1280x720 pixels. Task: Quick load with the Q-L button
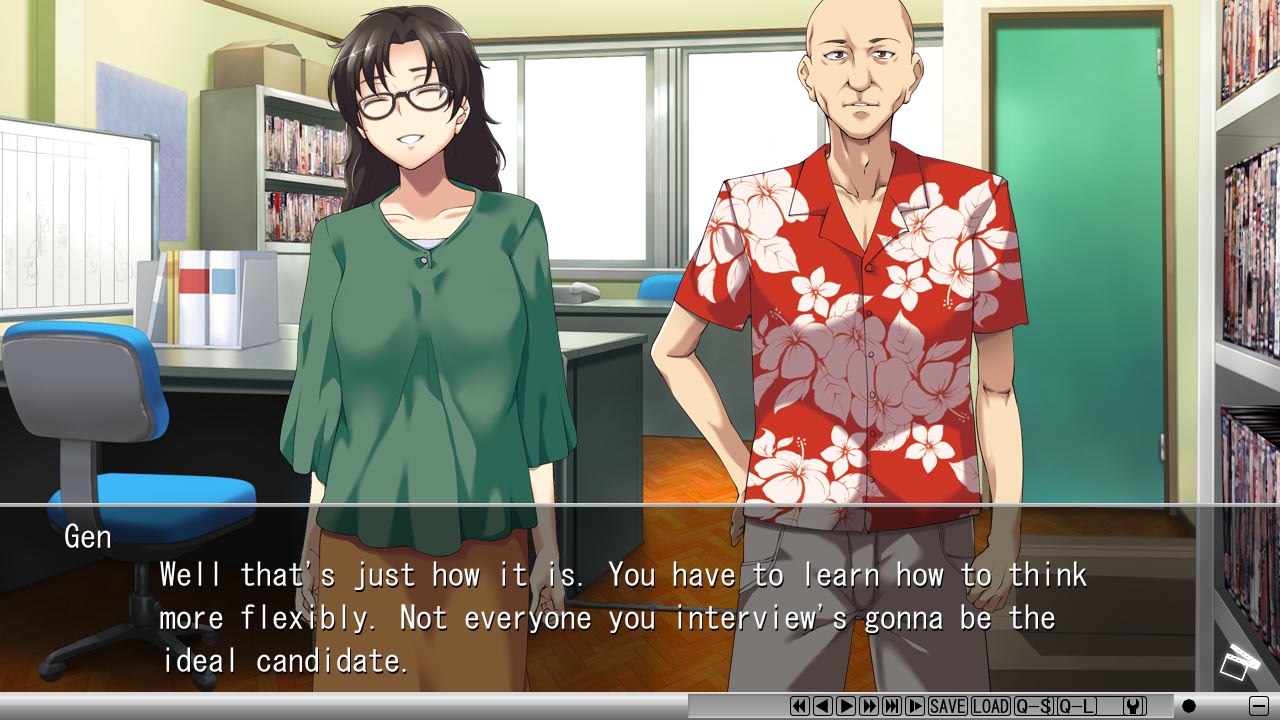coord(1076,706)
